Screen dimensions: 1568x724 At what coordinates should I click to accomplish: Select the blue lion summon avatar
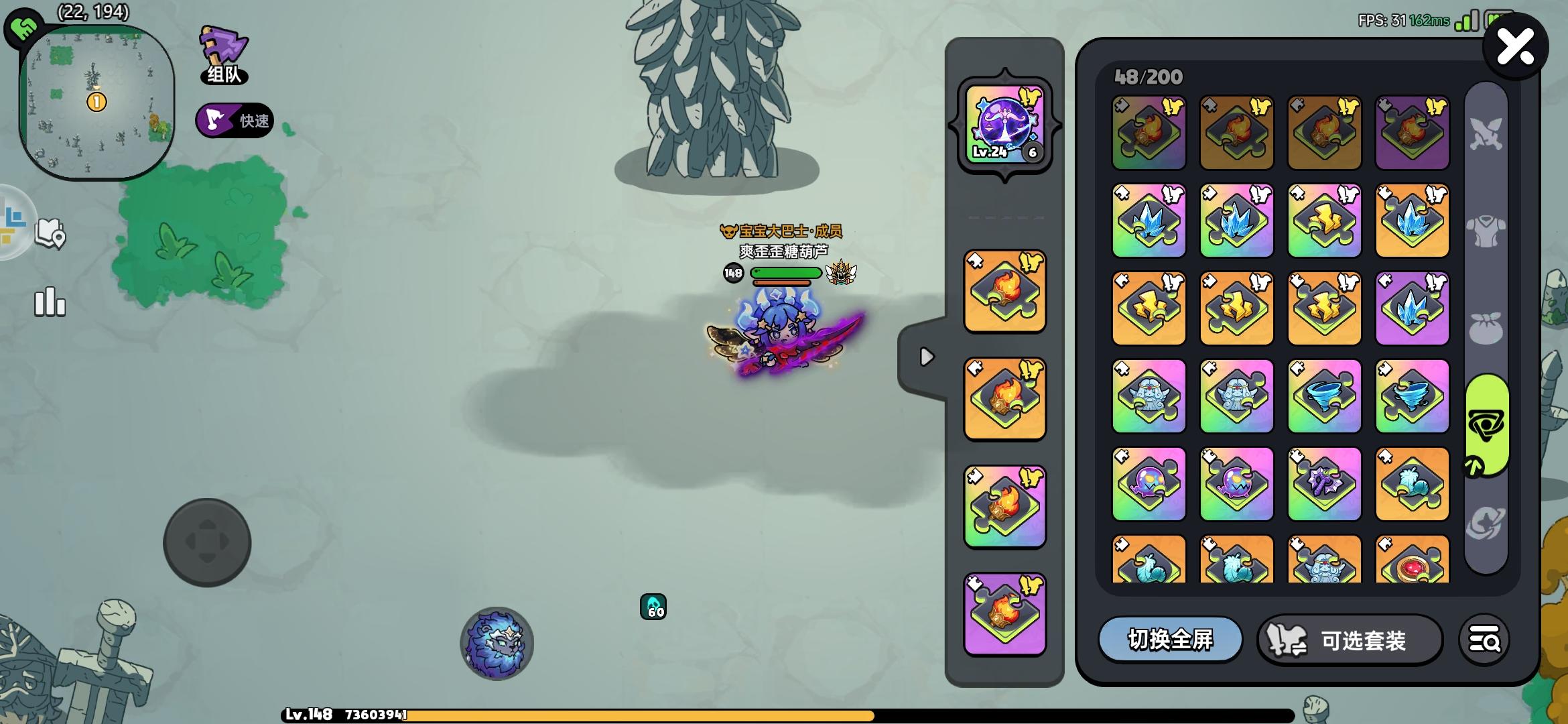[497, 645]
